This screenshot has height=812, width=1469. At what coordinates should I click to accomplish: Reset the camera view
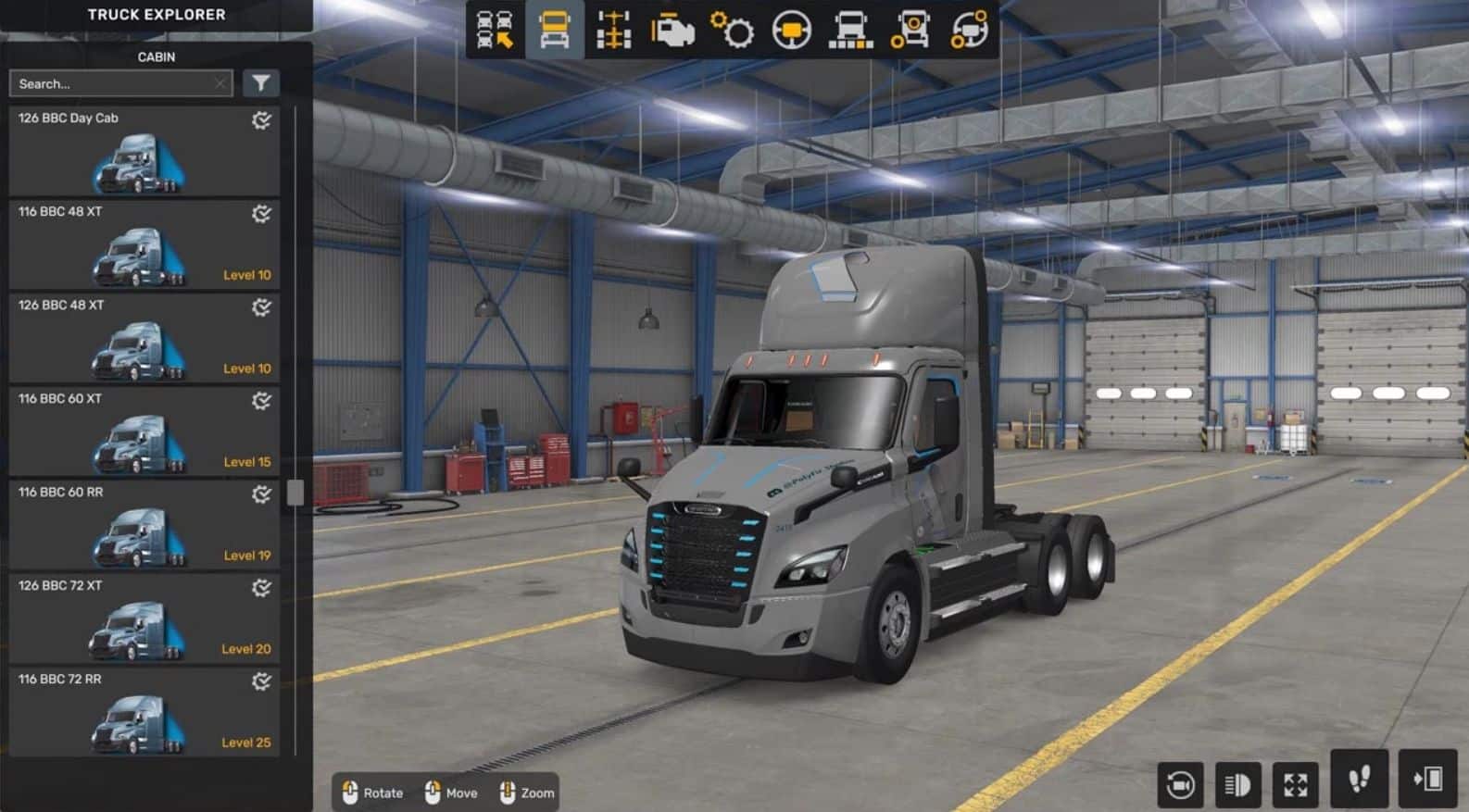[1180, 785]
